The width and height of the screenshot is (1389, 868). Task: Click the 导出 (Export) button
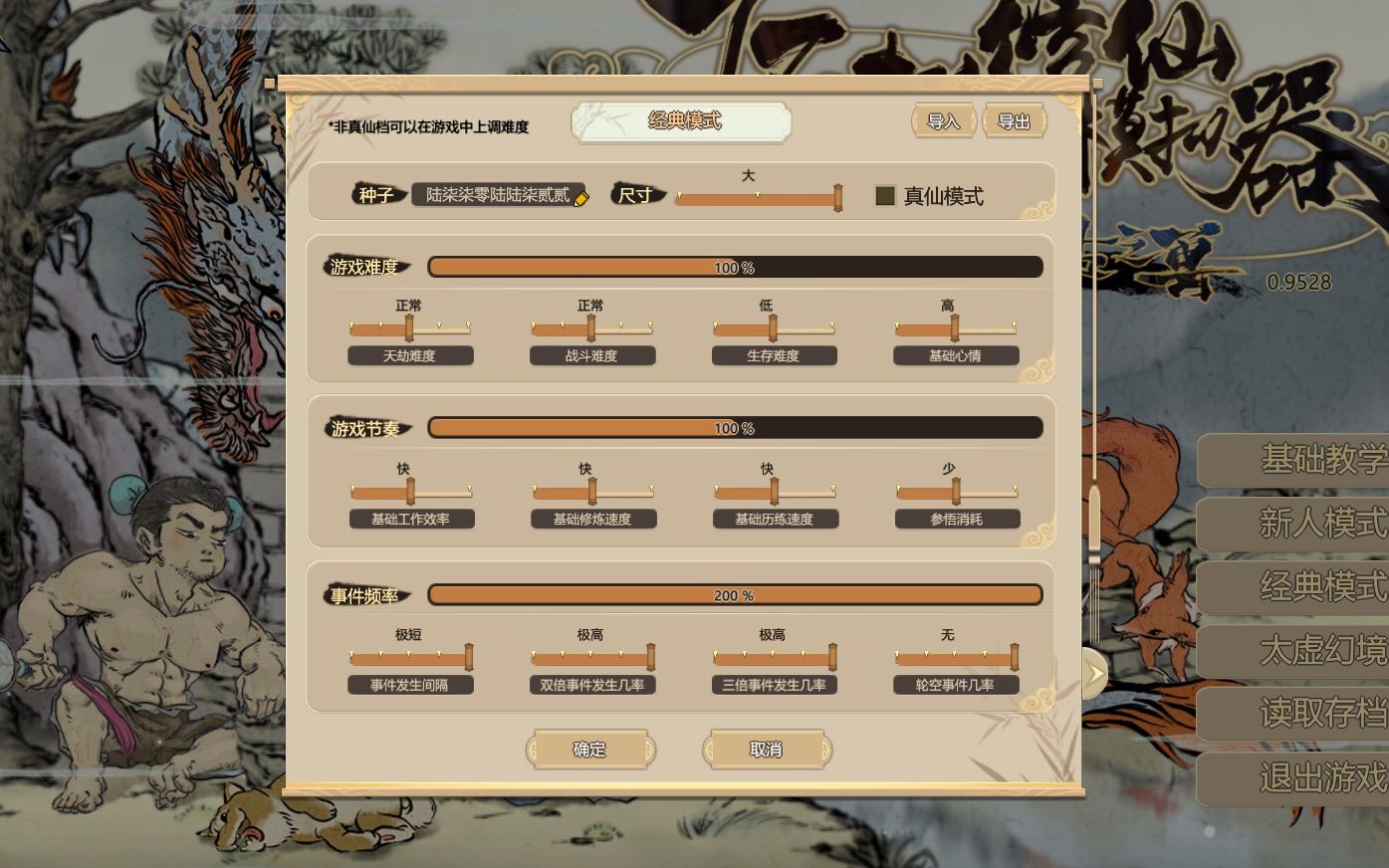(x=1013, y=120)
